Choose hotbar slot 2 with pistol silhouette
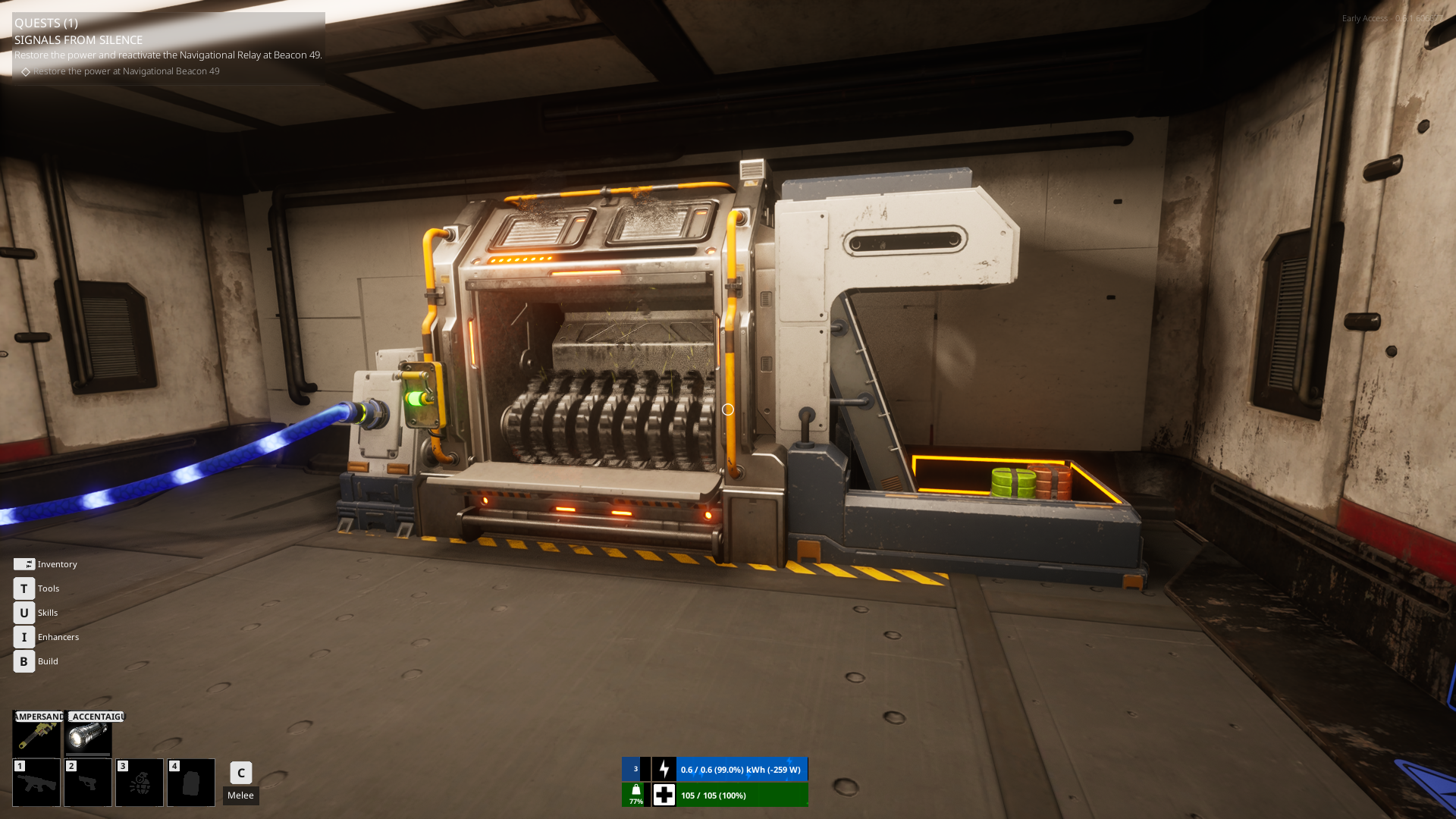This screenshot has height=819, width=1456. point(88,783)
